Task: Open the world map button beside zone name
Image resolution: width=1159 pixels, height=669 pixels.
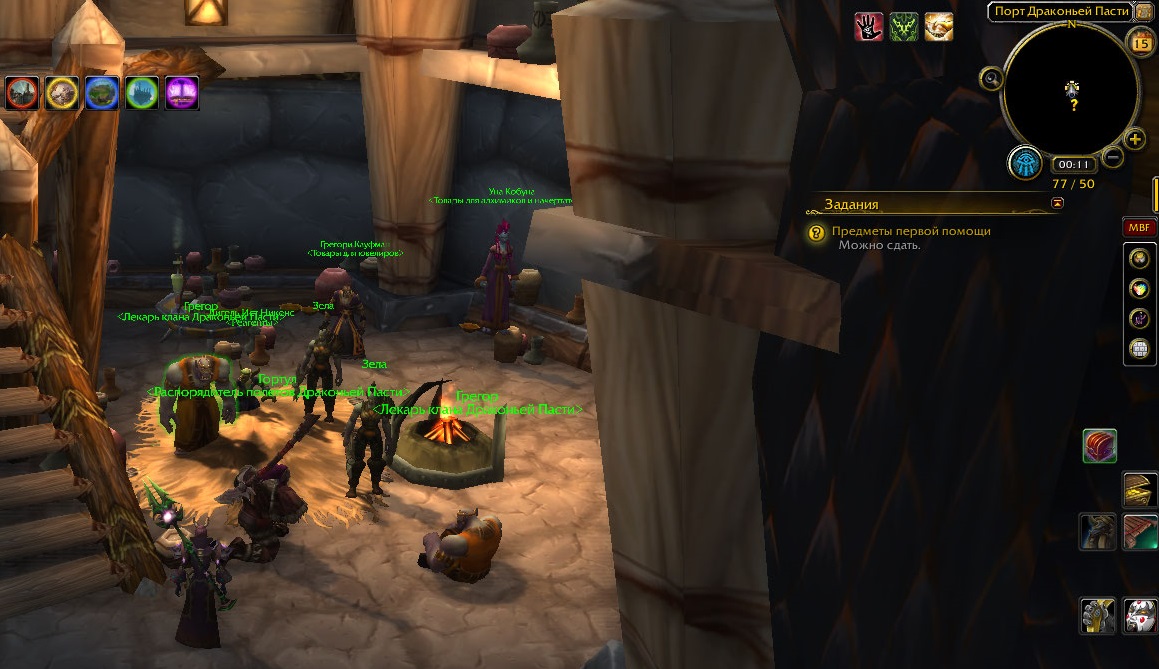Action: (1144, 11)
